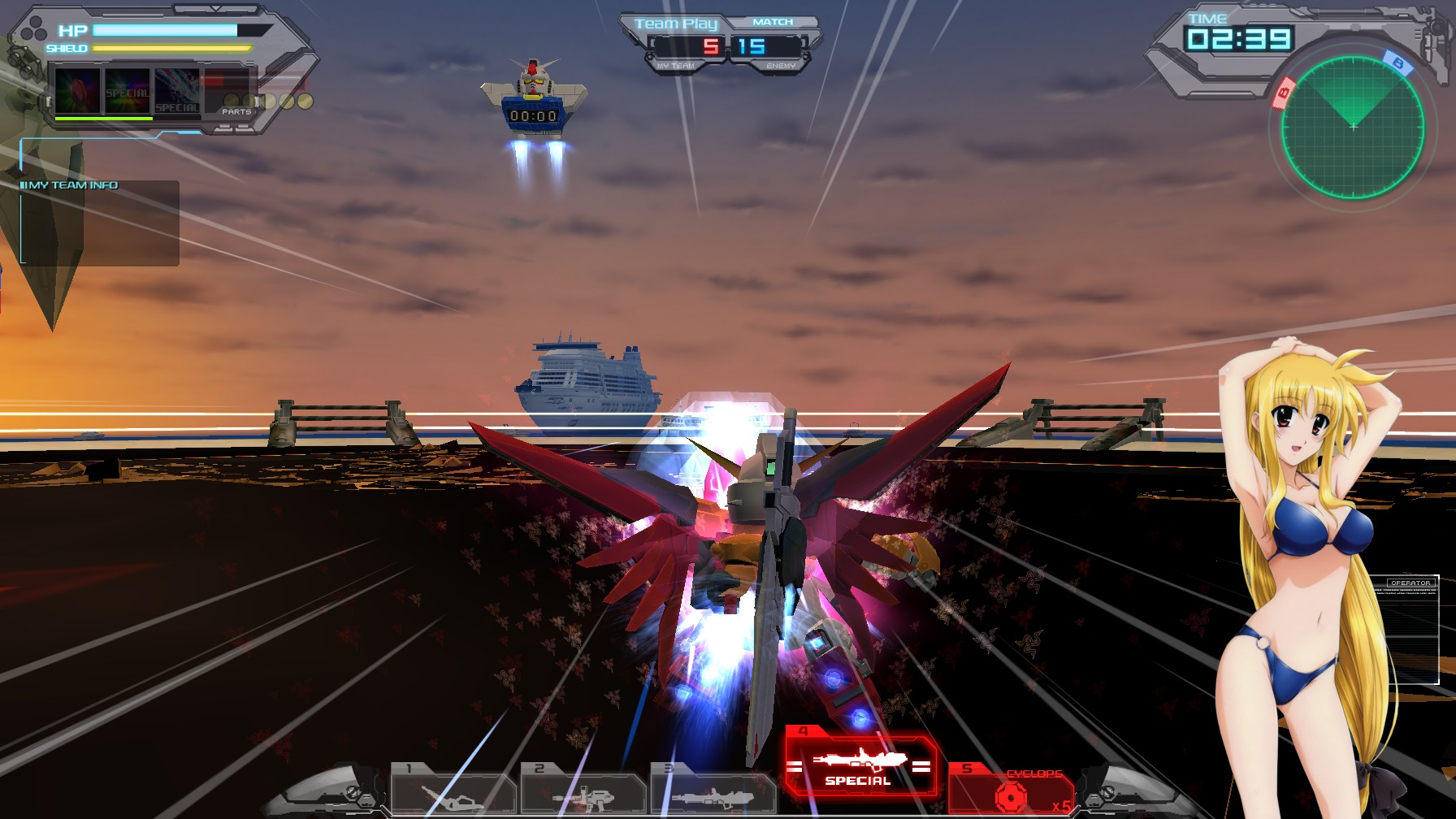This screenshot has width=1456, height=819.
Task: Expand the Team Play score panel
Action: click(x=677, y=23)
